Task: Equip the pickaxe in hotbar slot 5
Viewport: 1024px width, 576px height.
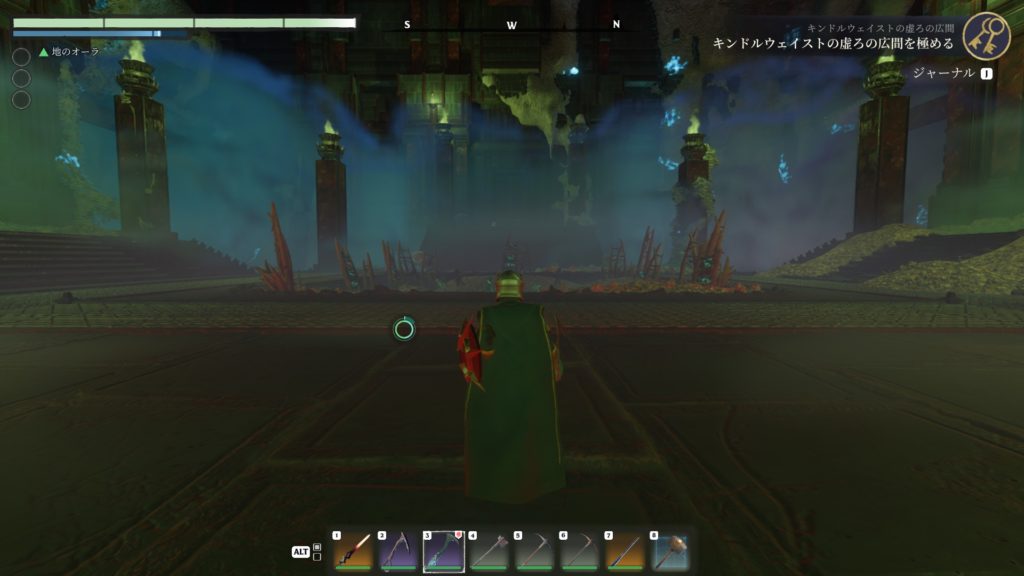Action: [534, 551]
